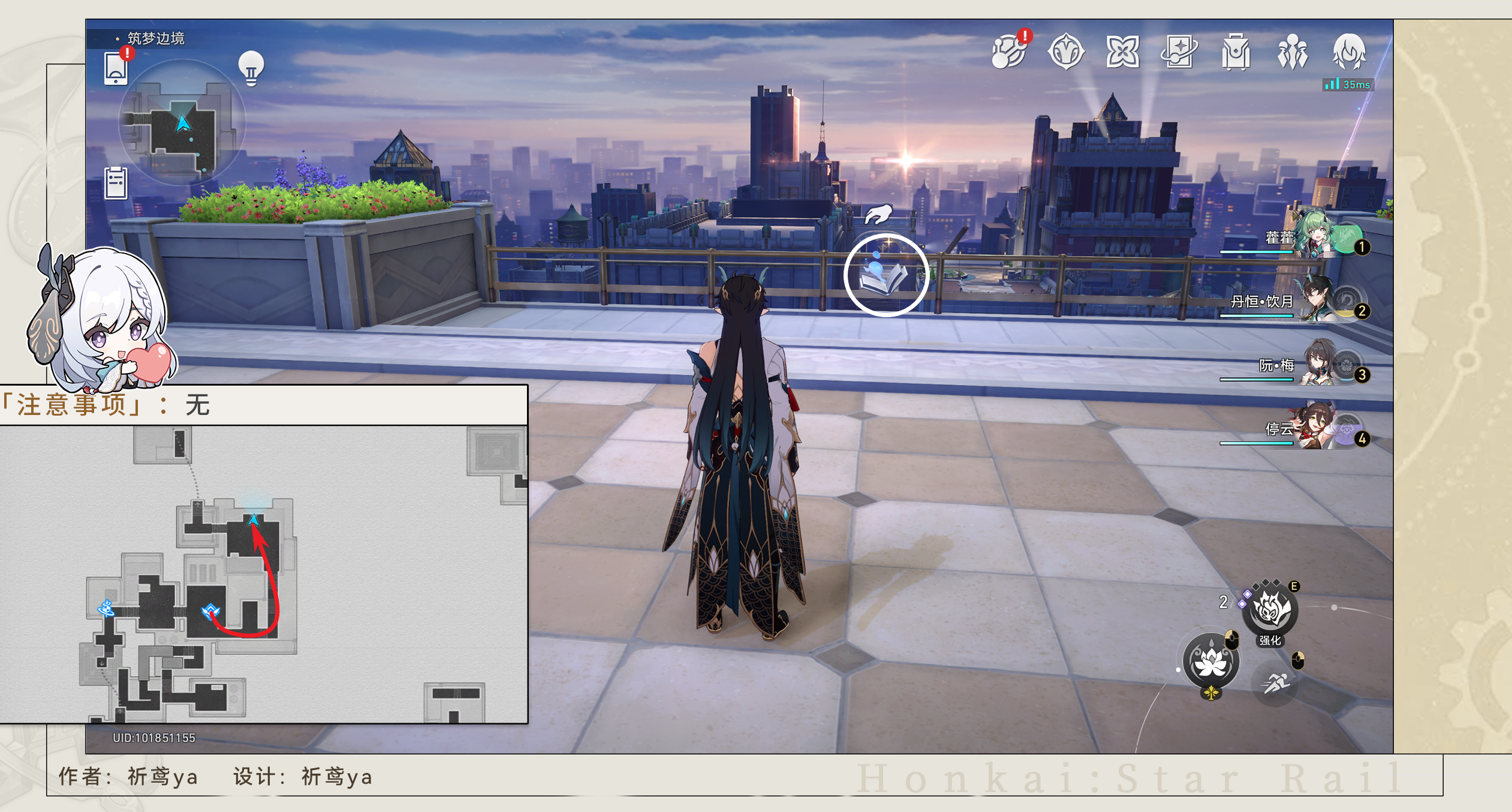This screenshot has width=1512, height=812.
Task: Open the mission clipboard tracker
Action: [116, 183]
